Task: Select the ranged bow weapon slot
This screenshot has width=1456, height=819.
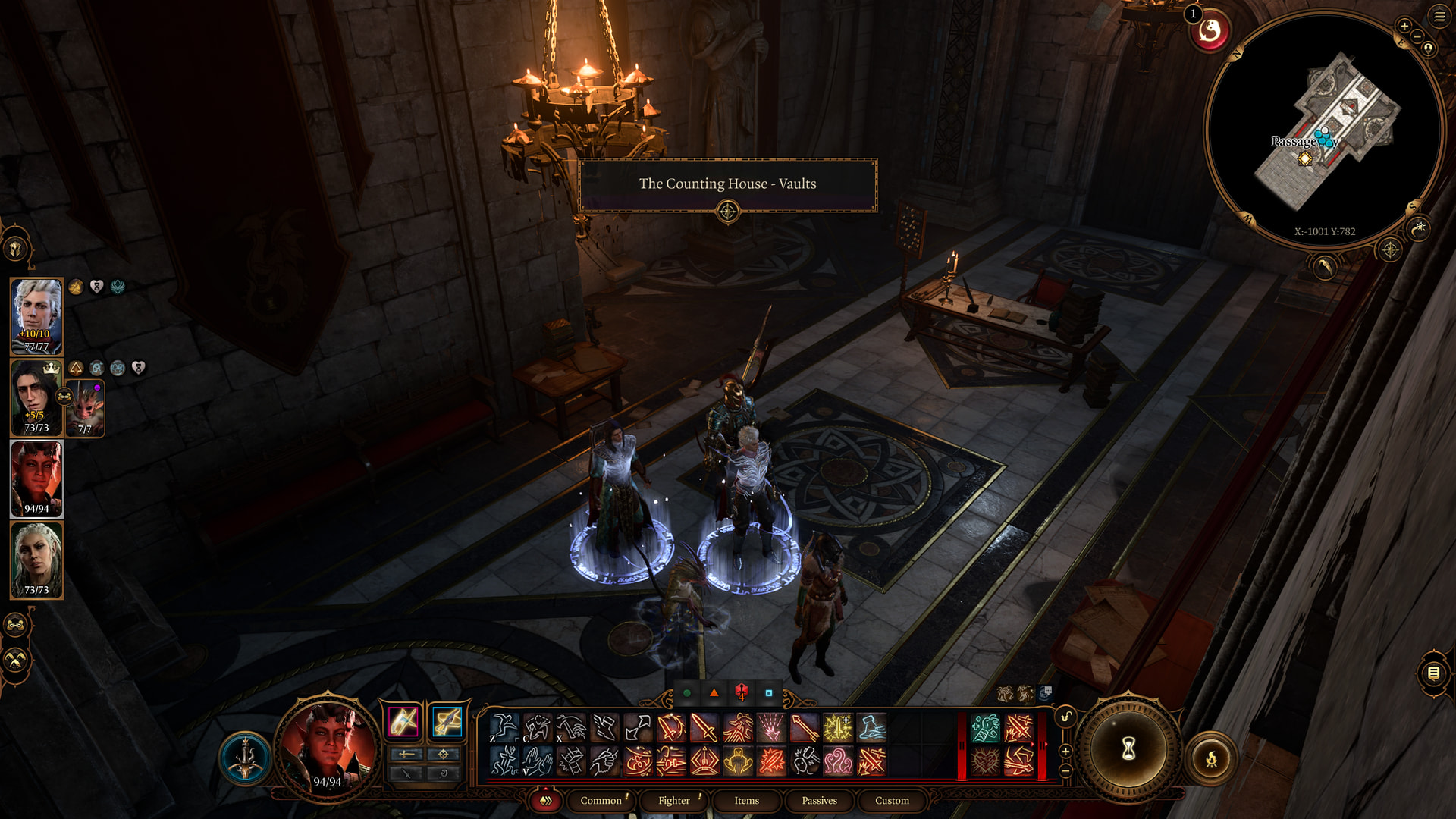Action: point(447,720)
